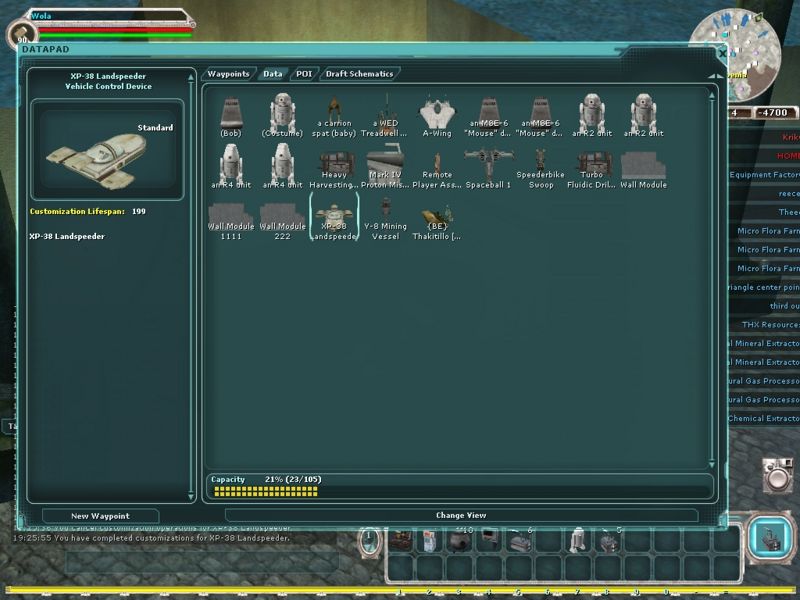
Task: Select the Turbo Fluidic Drill entry
Action: tap(592, 168)
